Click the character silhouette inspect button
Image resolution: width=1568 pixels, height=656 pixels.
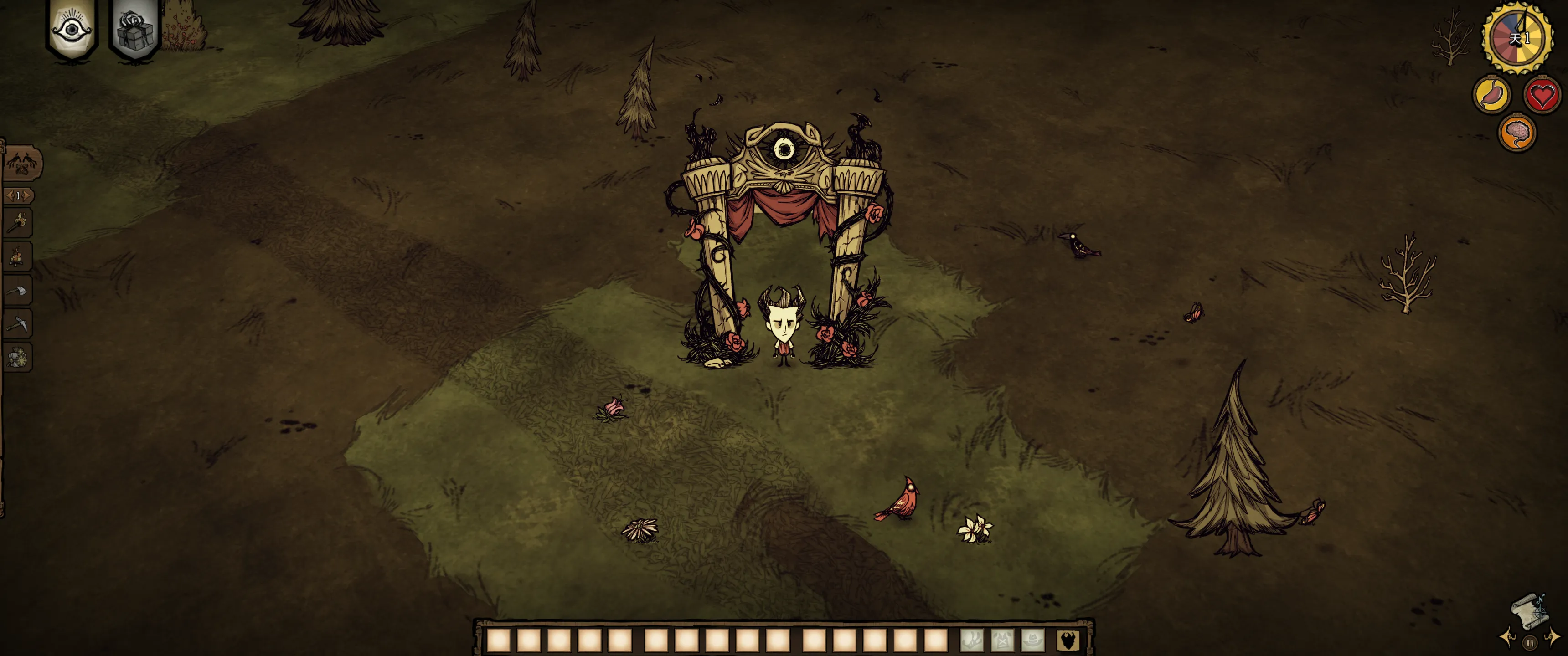[1068, 640]
